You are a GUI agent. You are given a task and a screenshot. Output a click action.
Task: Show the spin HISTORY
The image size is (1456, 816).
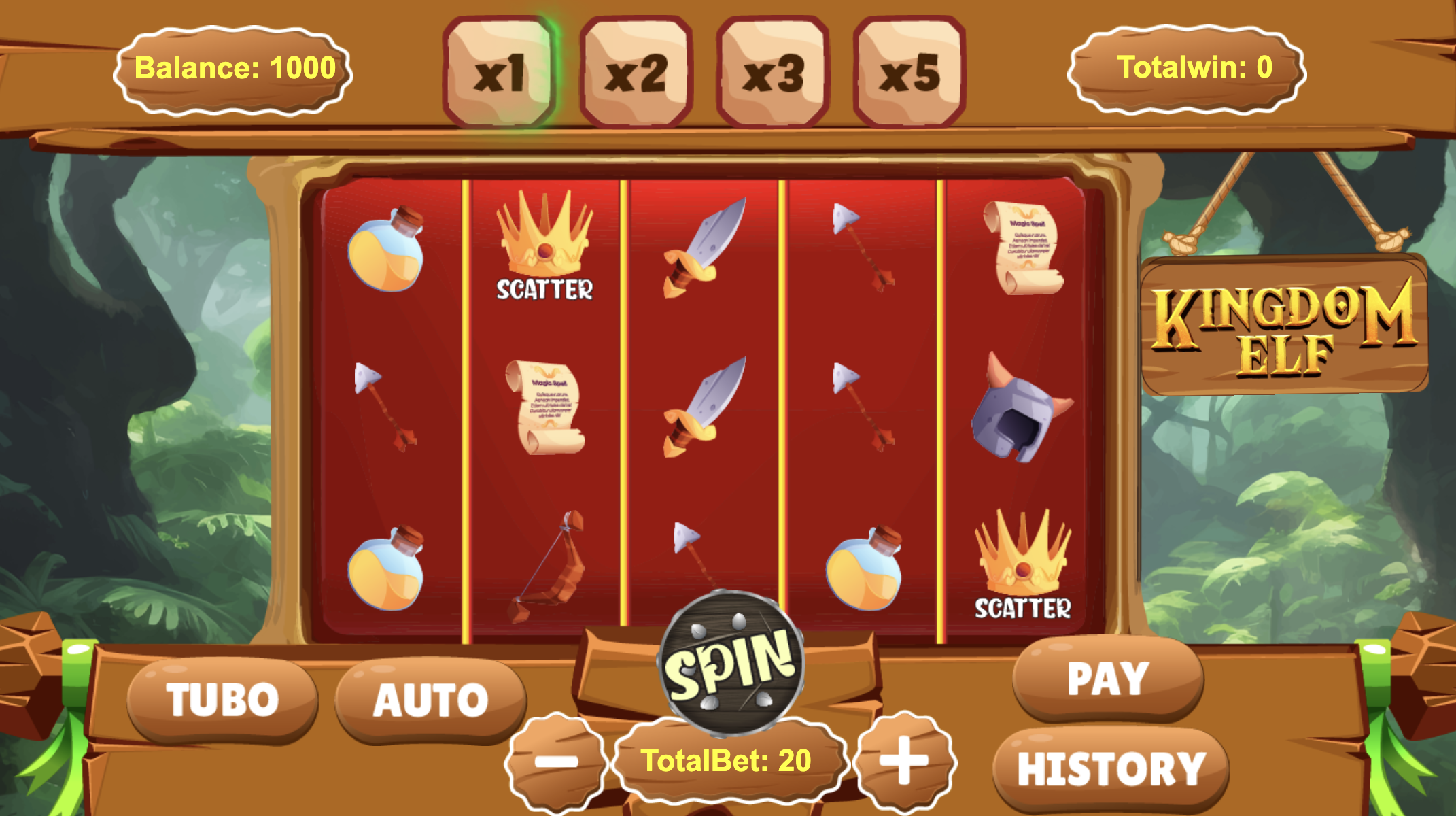tap(1111, 768)
